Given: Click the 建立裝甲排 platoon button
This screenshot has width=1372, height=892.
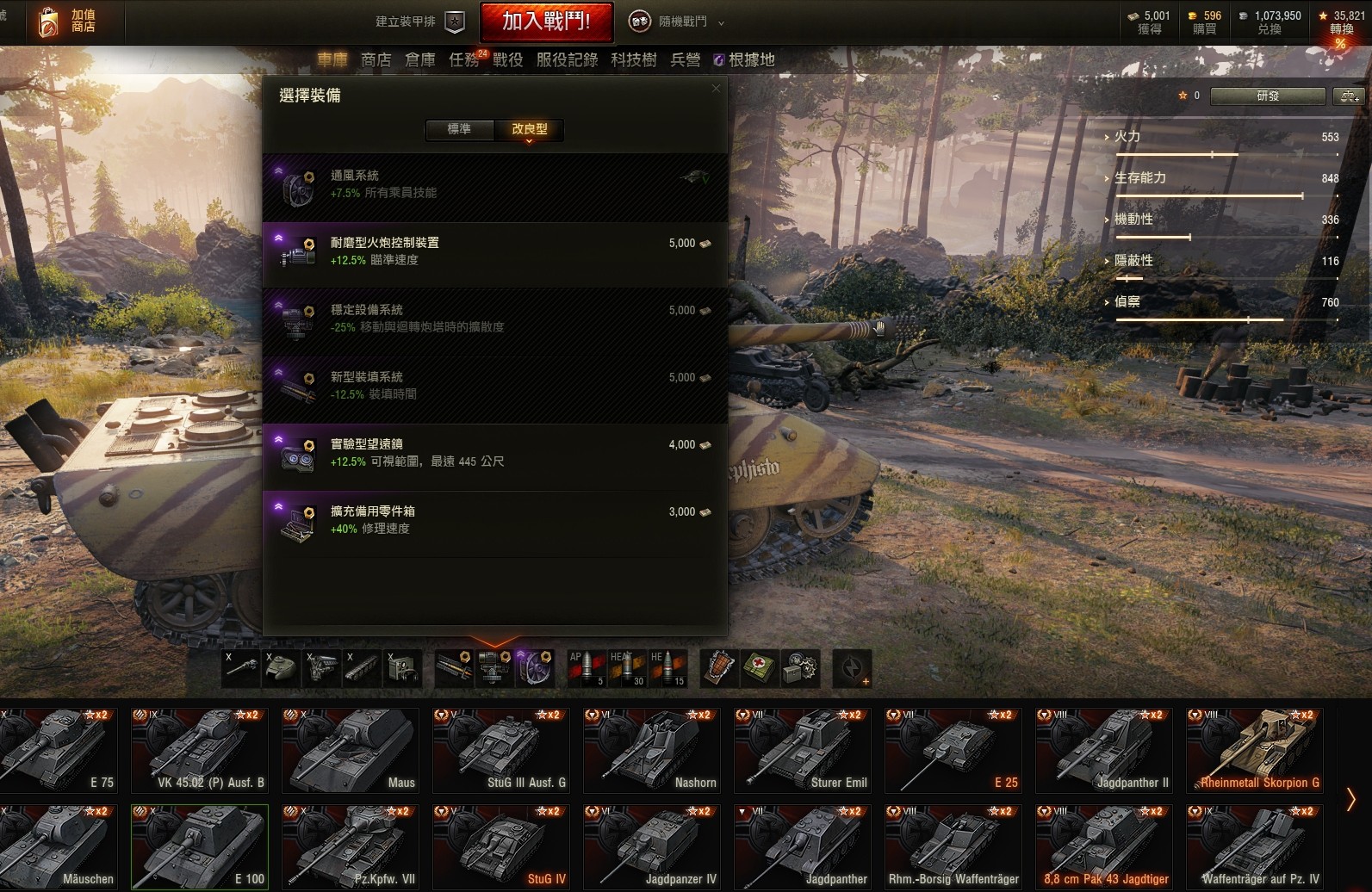Looking at the screenshot, I should pyautogui.click(x=419, y=22).
